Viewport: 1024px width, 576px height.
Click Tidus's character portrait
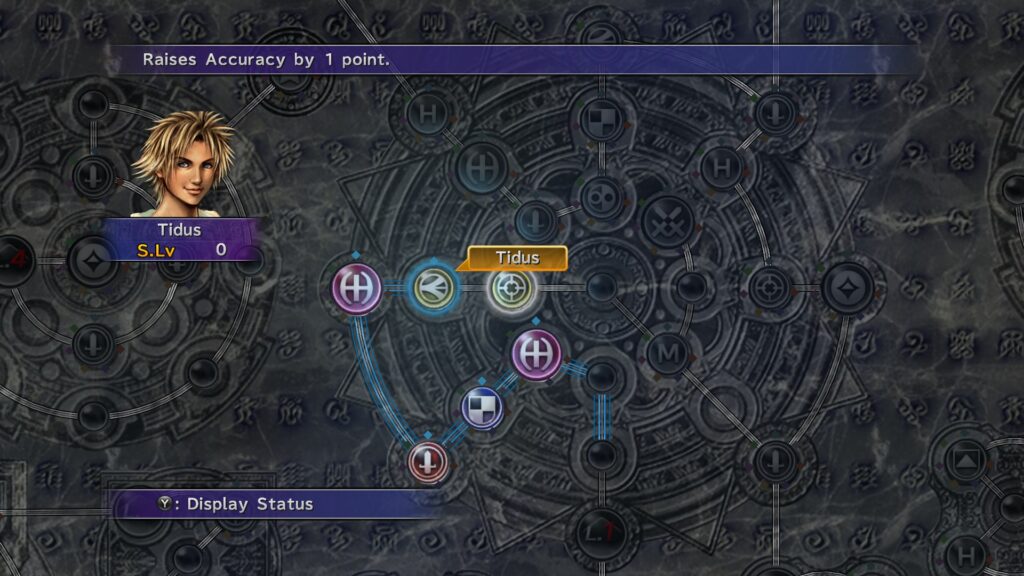[184, 165]
